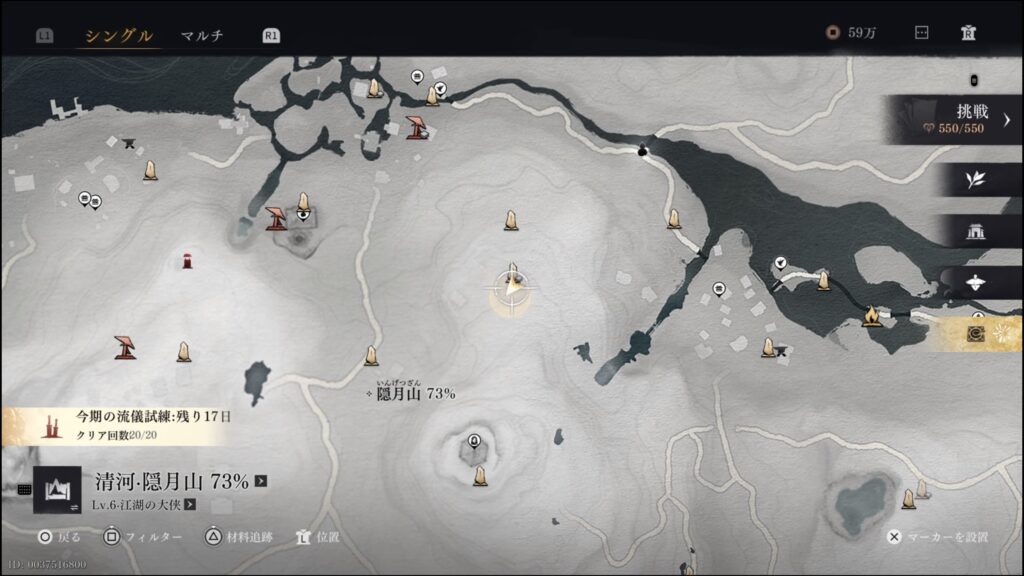Select the spinning top side tab
This screenshot has height=576, width=1024.
coord(975,284)
